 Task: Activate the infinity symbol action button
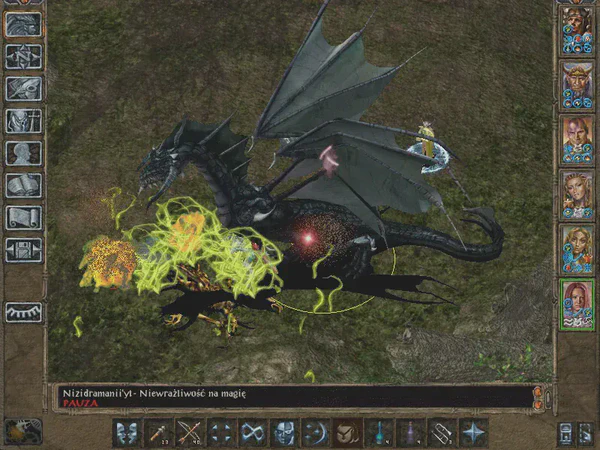point(253,432)
